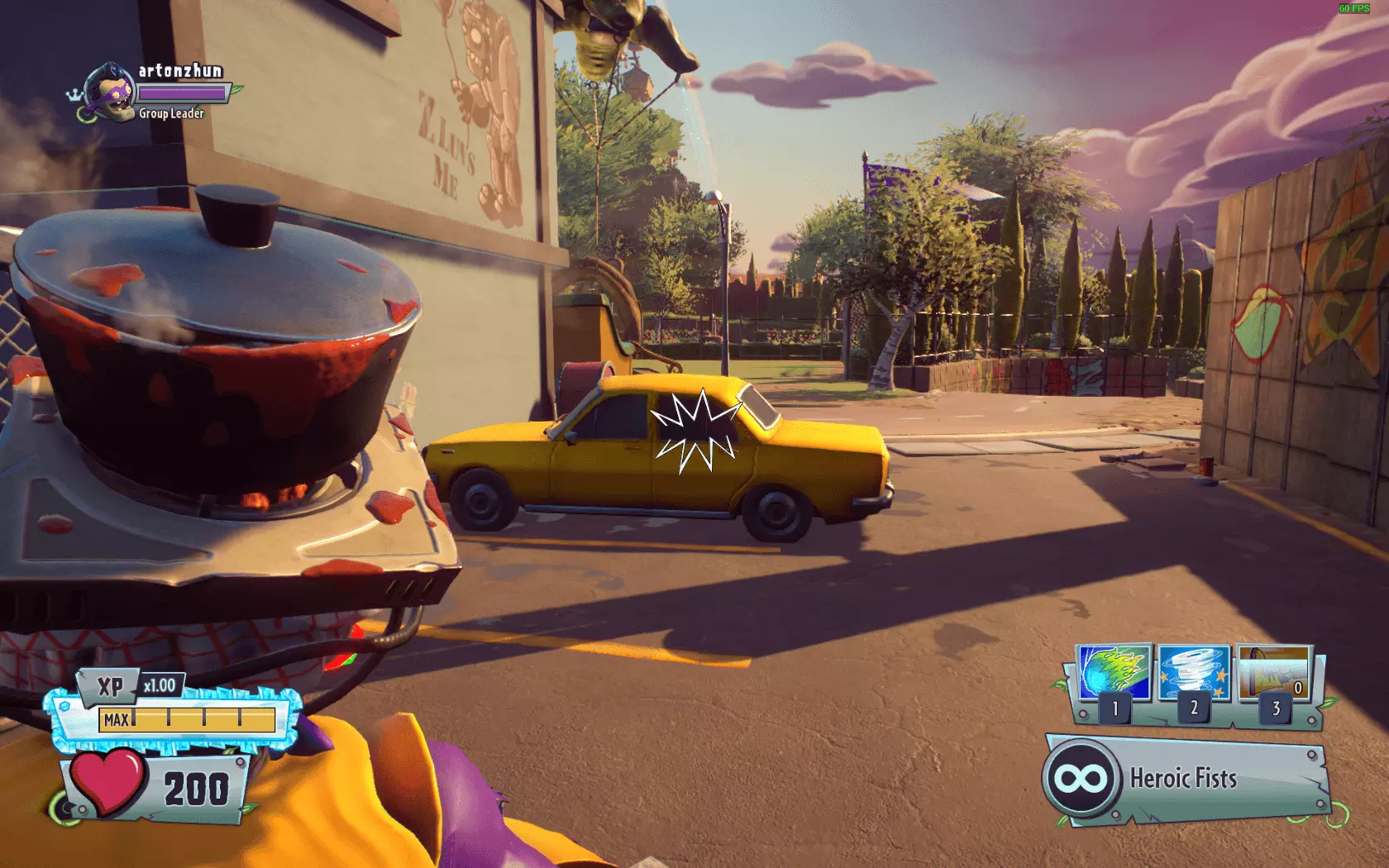Select the Heroic Fists weapon panel
The image size is (1389, 868).
click(x=1182, y=778)
